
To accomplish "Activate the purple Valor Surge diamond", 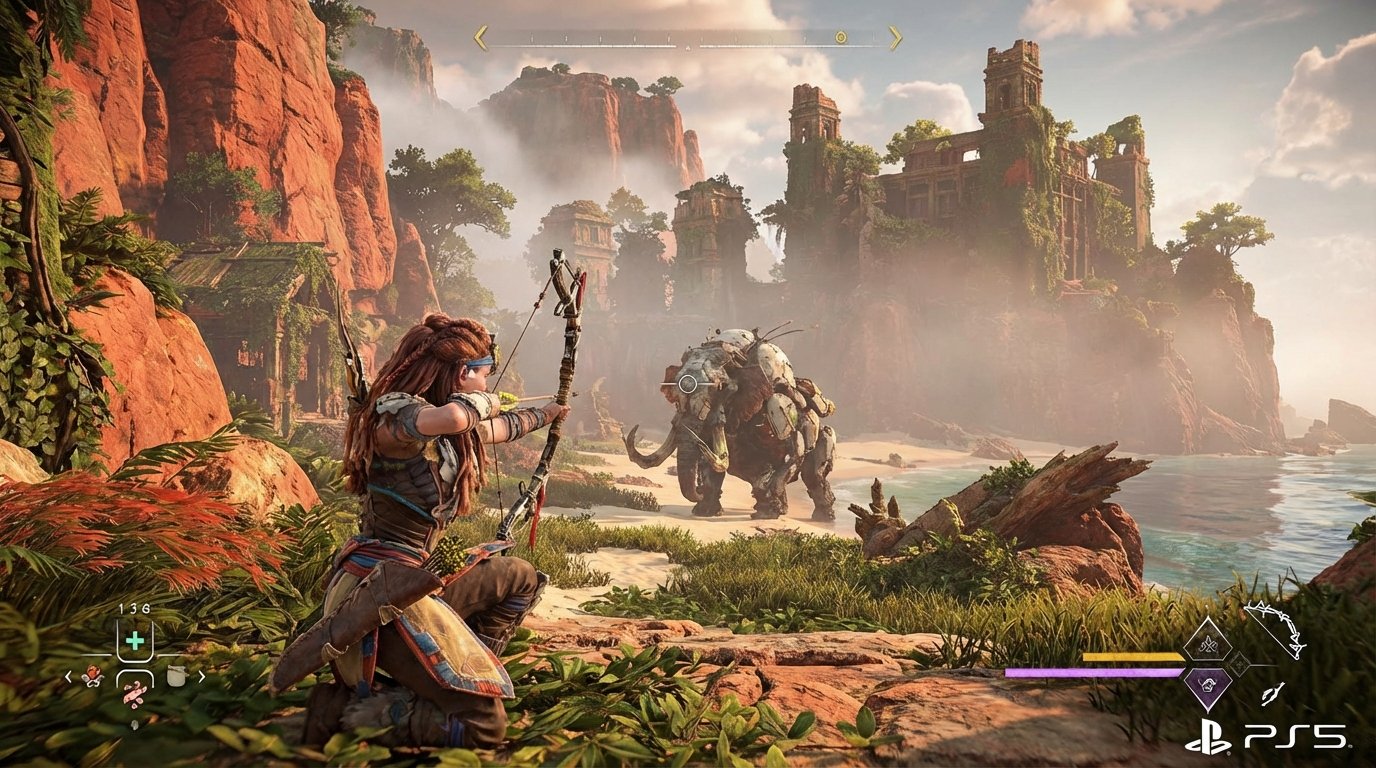I will click(1207, 686).
